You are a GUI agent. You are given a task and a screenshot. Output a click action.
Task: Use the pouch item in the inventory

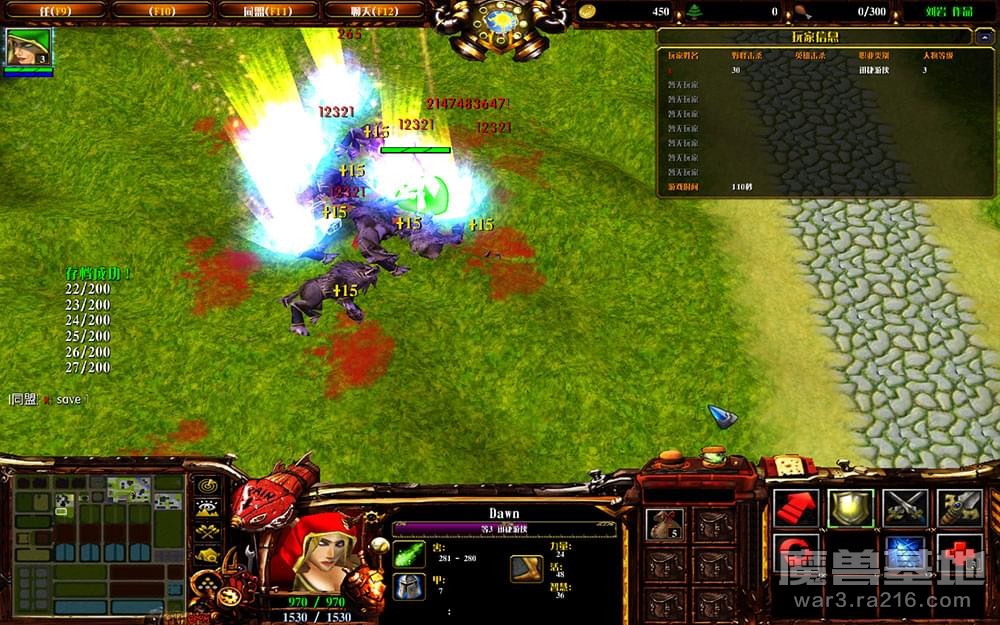(x=664, y=523)
